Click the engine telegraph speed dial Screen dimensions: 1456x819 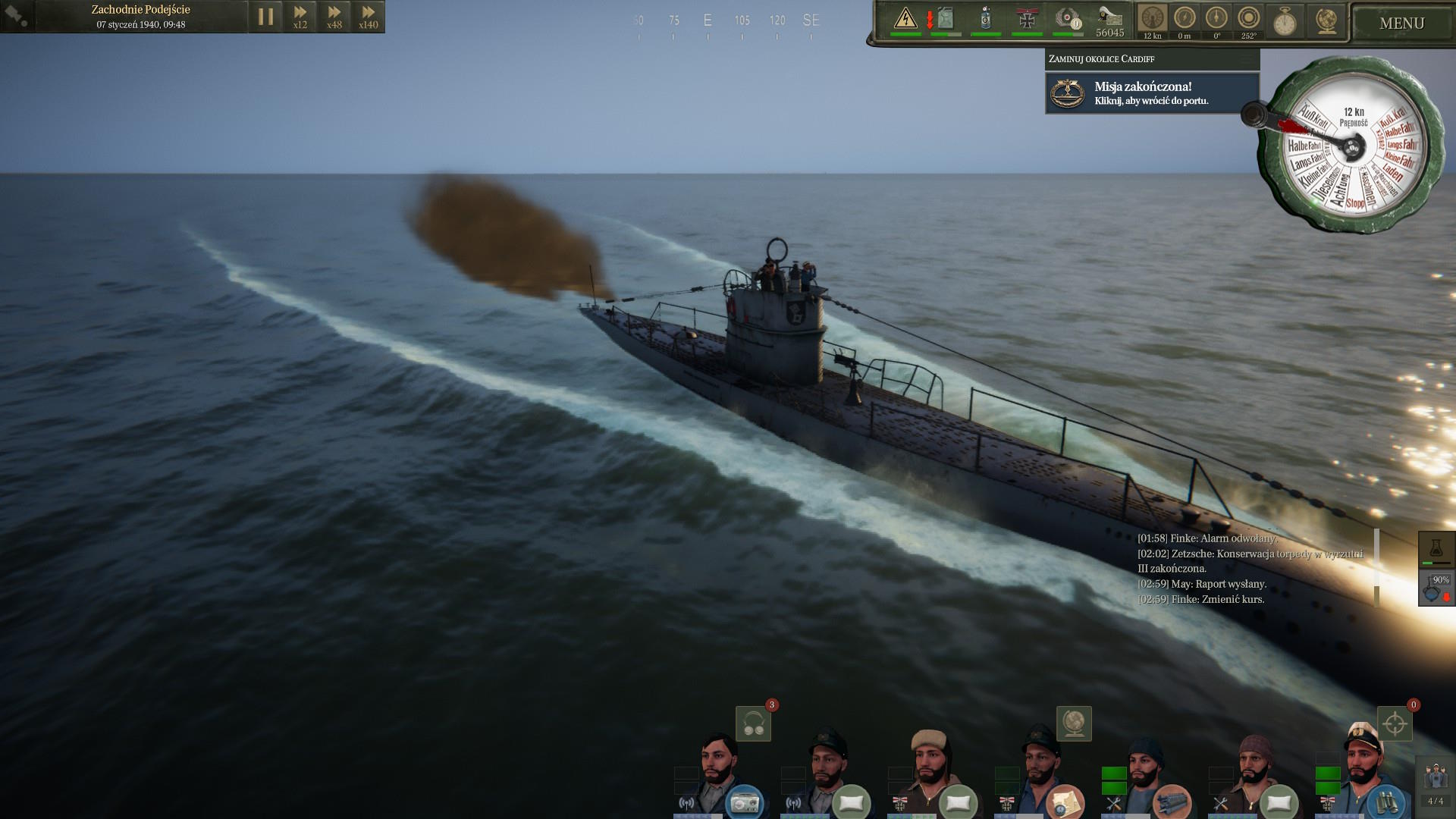click(1351, 146)
